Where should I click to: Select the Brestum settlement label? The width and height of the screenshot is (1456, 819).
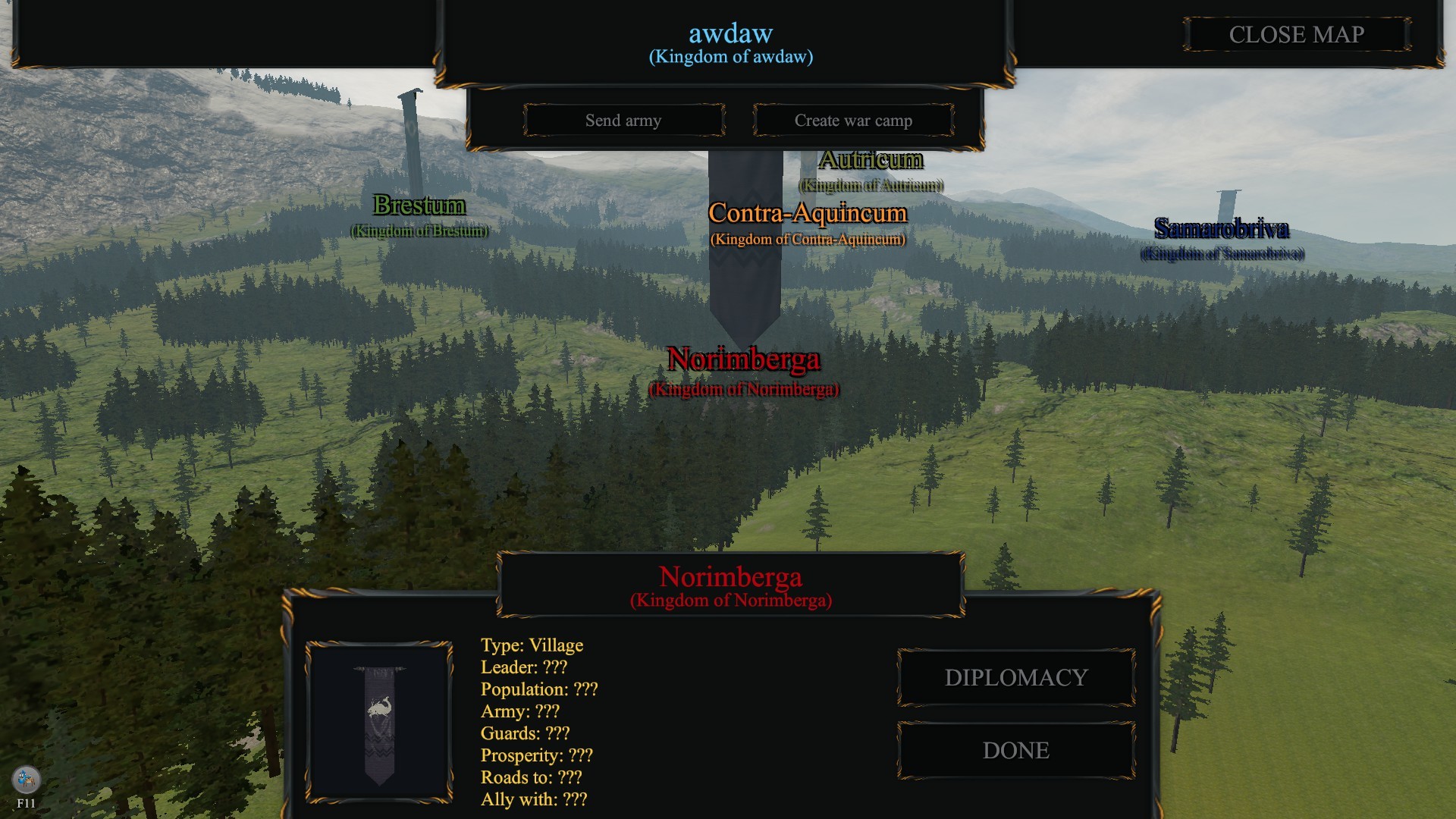pyautogui.click(x=419, y=206)
